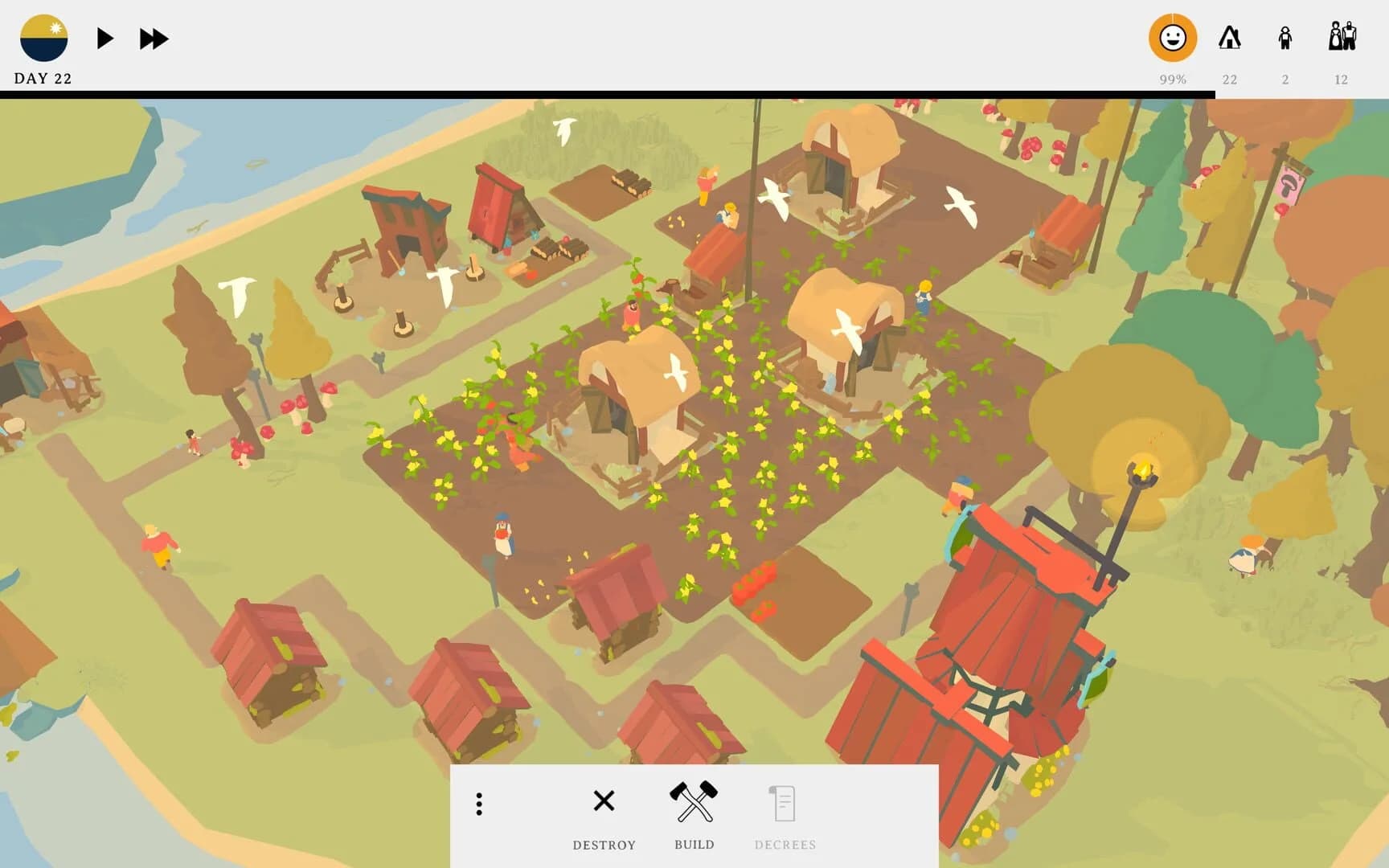Toggle fast-forward game speed
The image size is (1389, 868).
154,37
